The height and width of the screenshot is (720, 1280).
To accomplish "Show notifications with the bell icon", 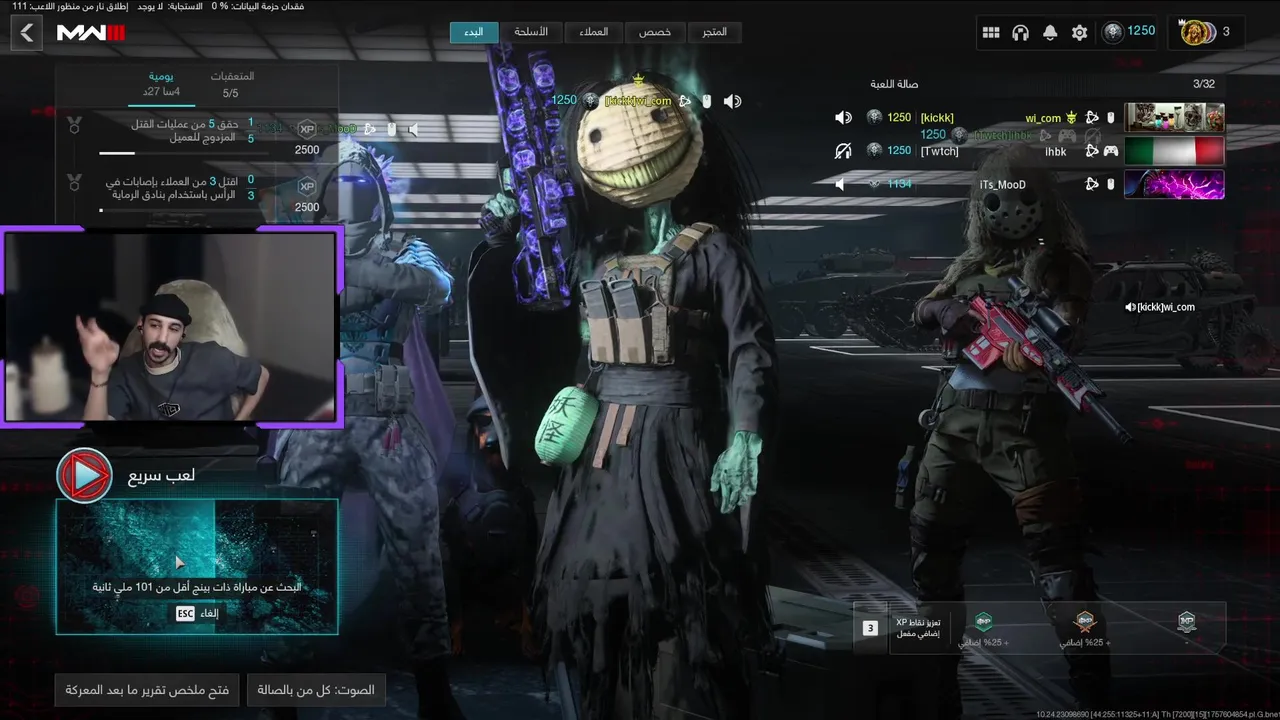I will [x=1050, y=33].
